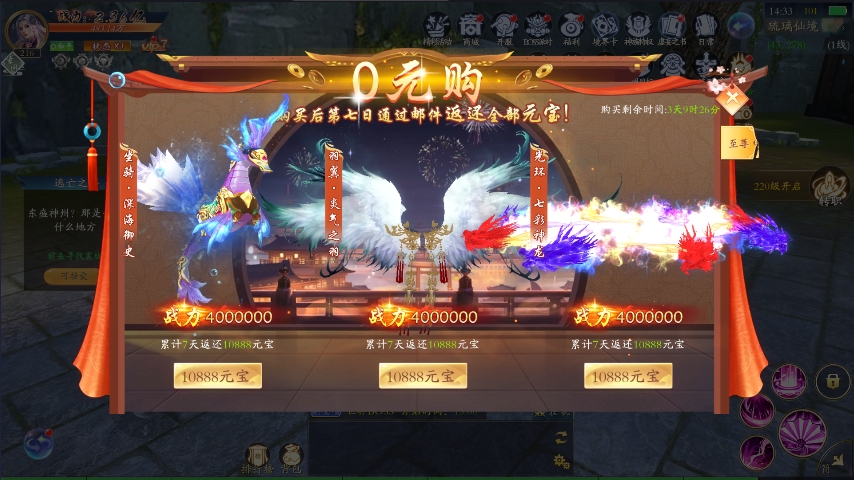This screenshot has width=854, height=480.
Task: Switch to the 至尊 side tab
Action: 739,144
